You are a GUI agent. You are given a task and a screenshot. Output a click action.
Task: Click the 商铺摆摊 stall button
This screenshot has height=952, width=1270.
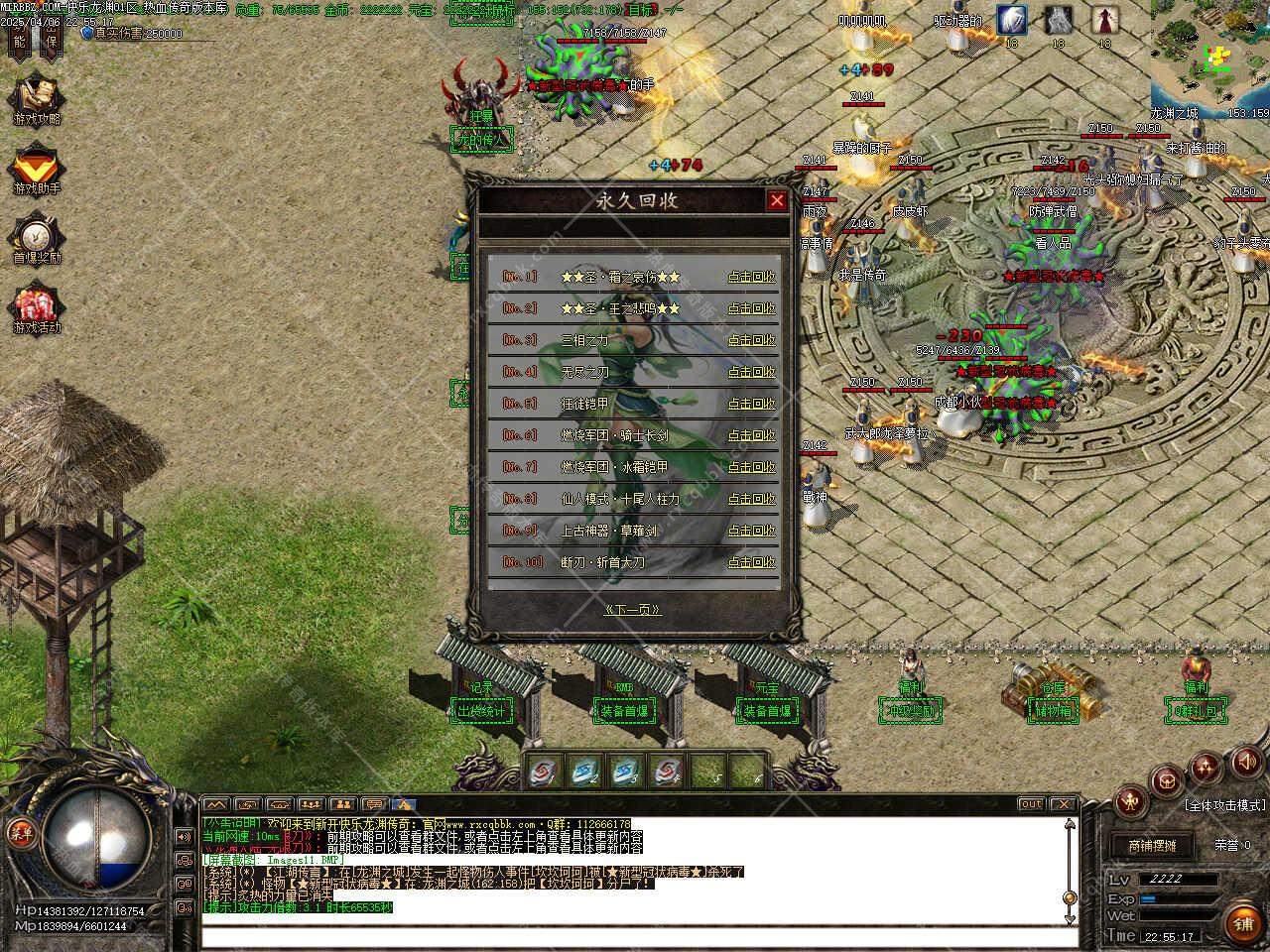click(1151, 846)
